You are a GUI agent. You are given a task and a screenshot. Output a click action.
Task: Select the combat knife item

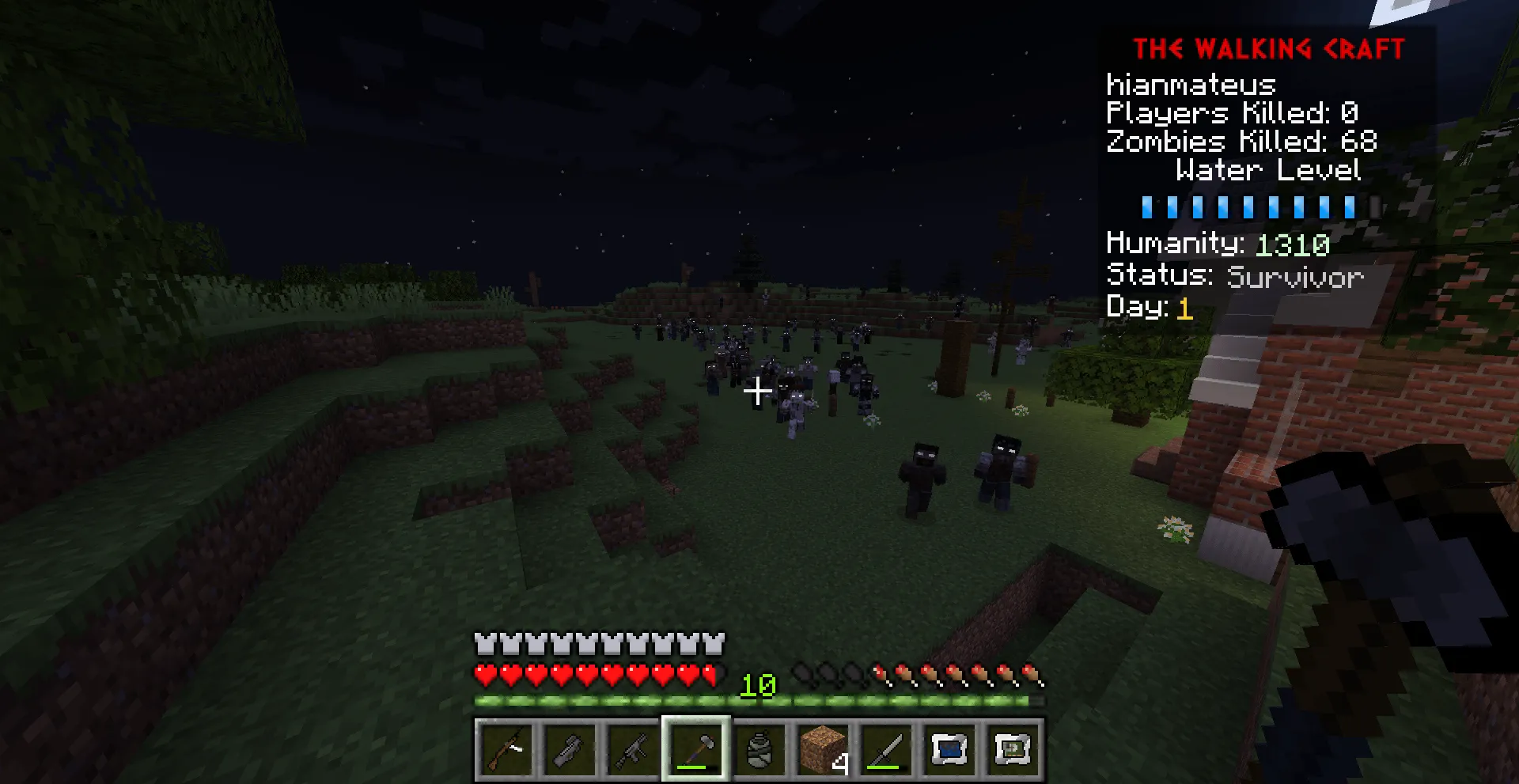tap(885, 748)
